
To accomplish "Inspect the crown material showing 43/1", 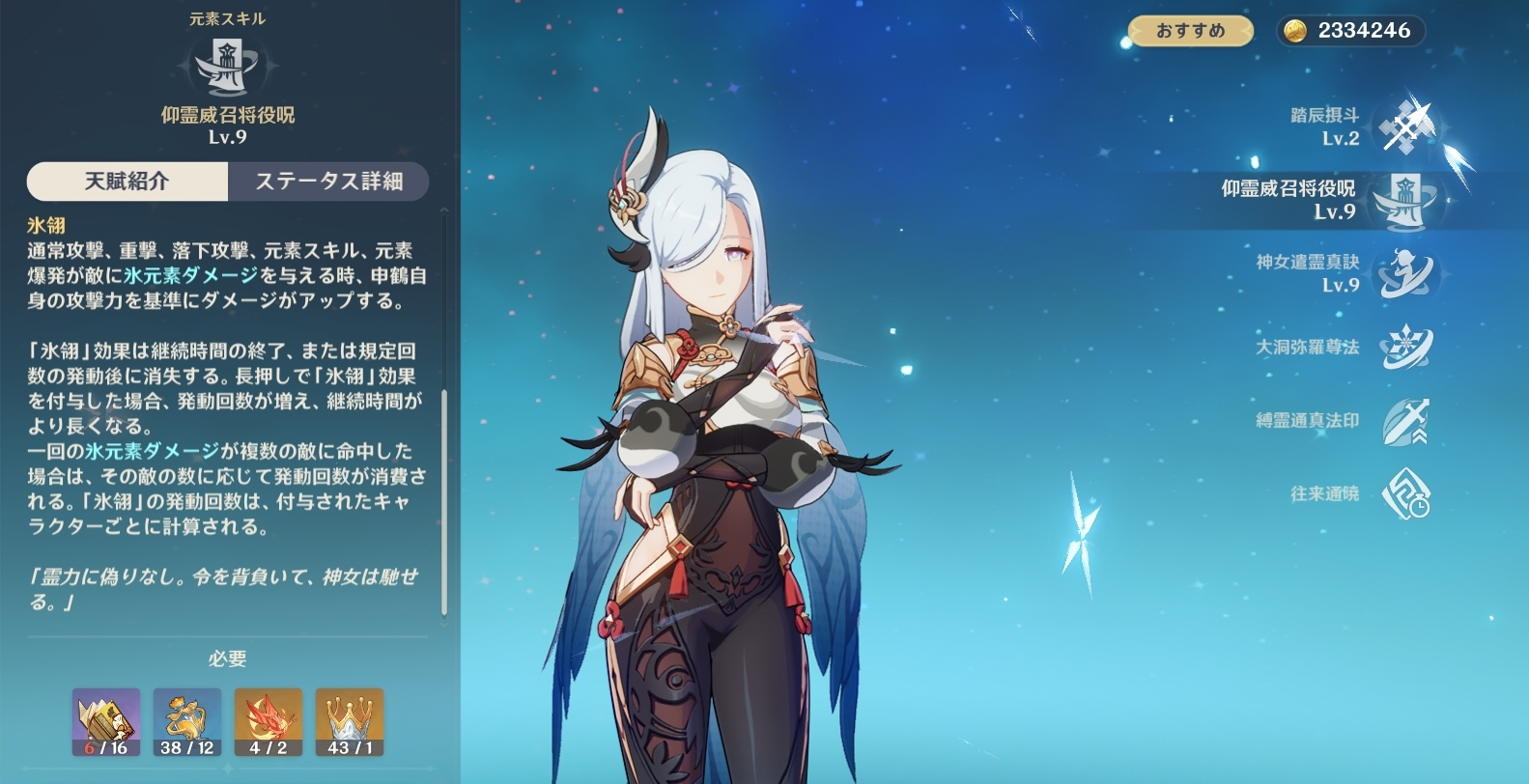I will tap(350, 722).
